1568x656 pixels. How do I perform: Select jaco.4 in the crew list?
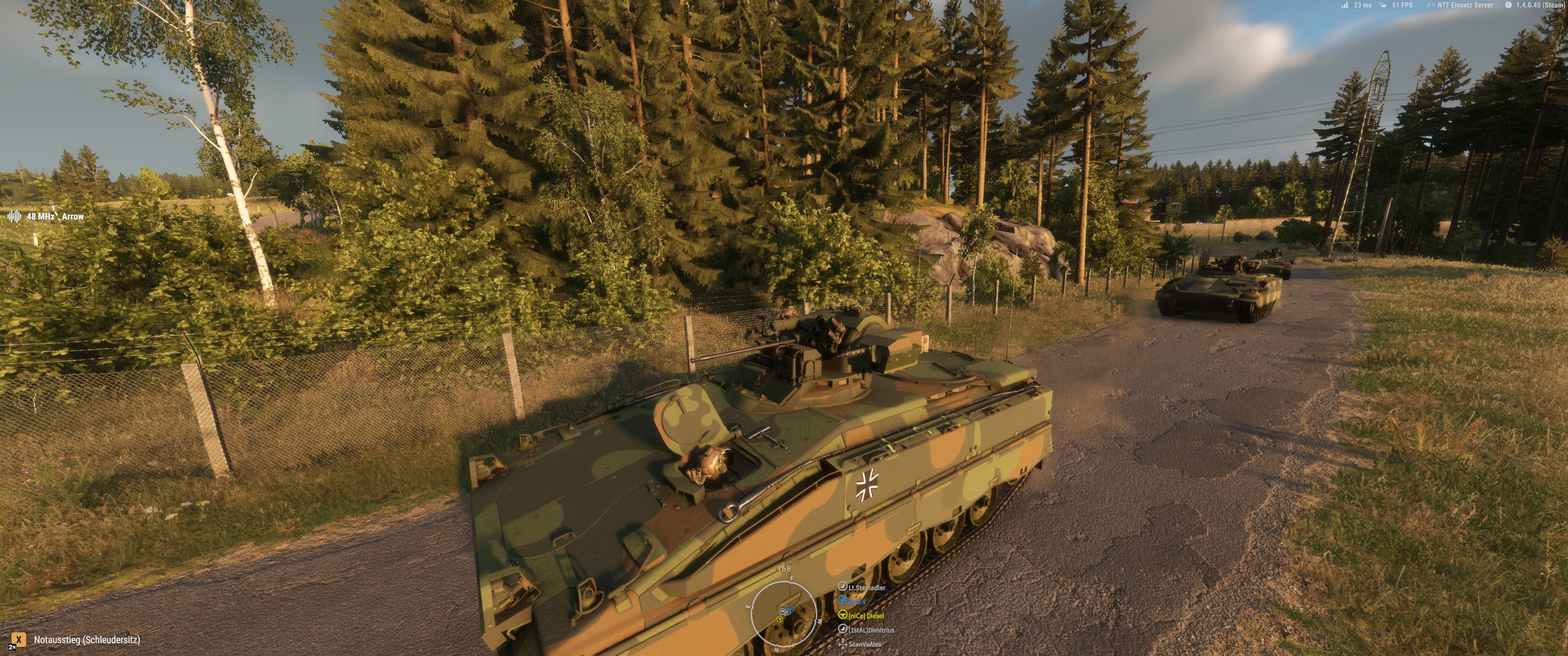click(x=856, y=601)
